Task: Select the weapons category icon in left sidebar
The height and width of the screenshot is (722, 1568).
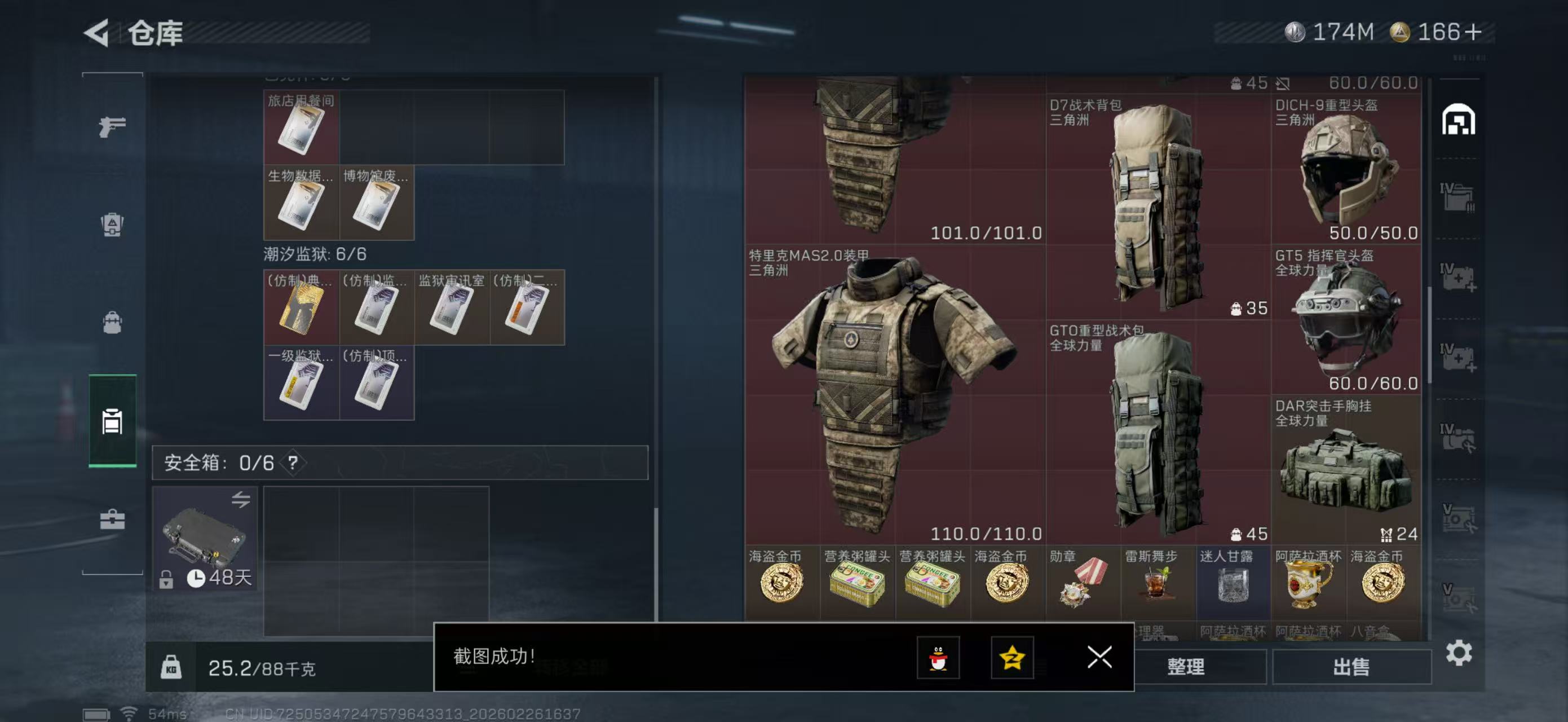Action: click(x=112, y=126)
